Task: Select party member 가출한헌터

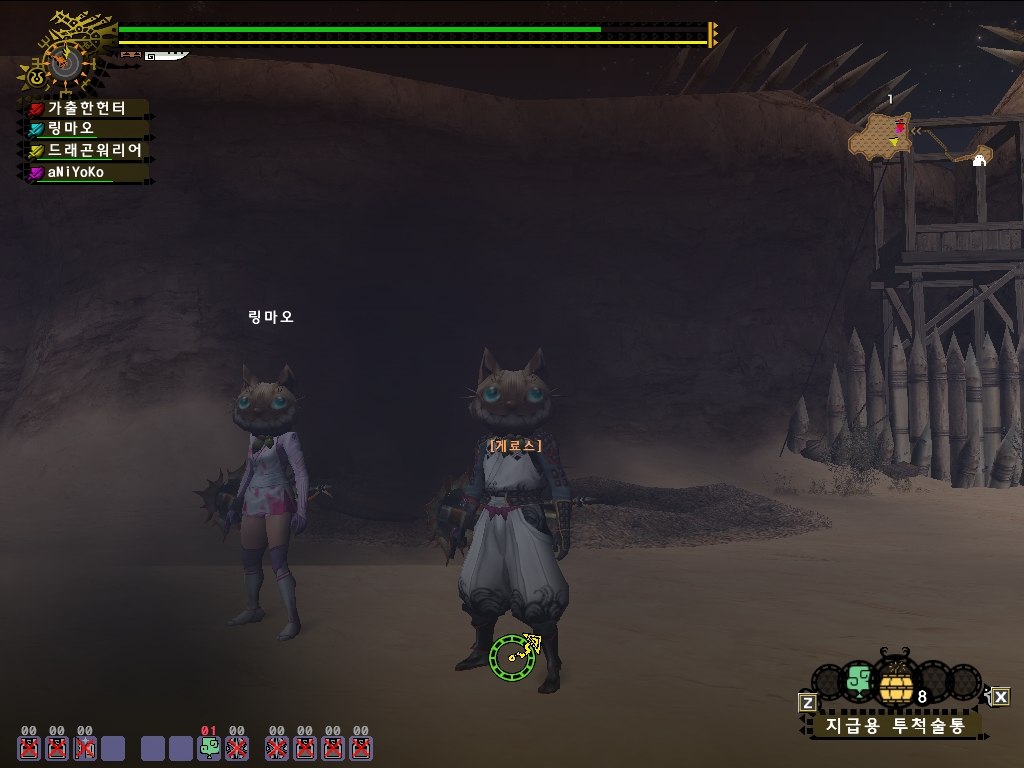Action: pos(87,108)
